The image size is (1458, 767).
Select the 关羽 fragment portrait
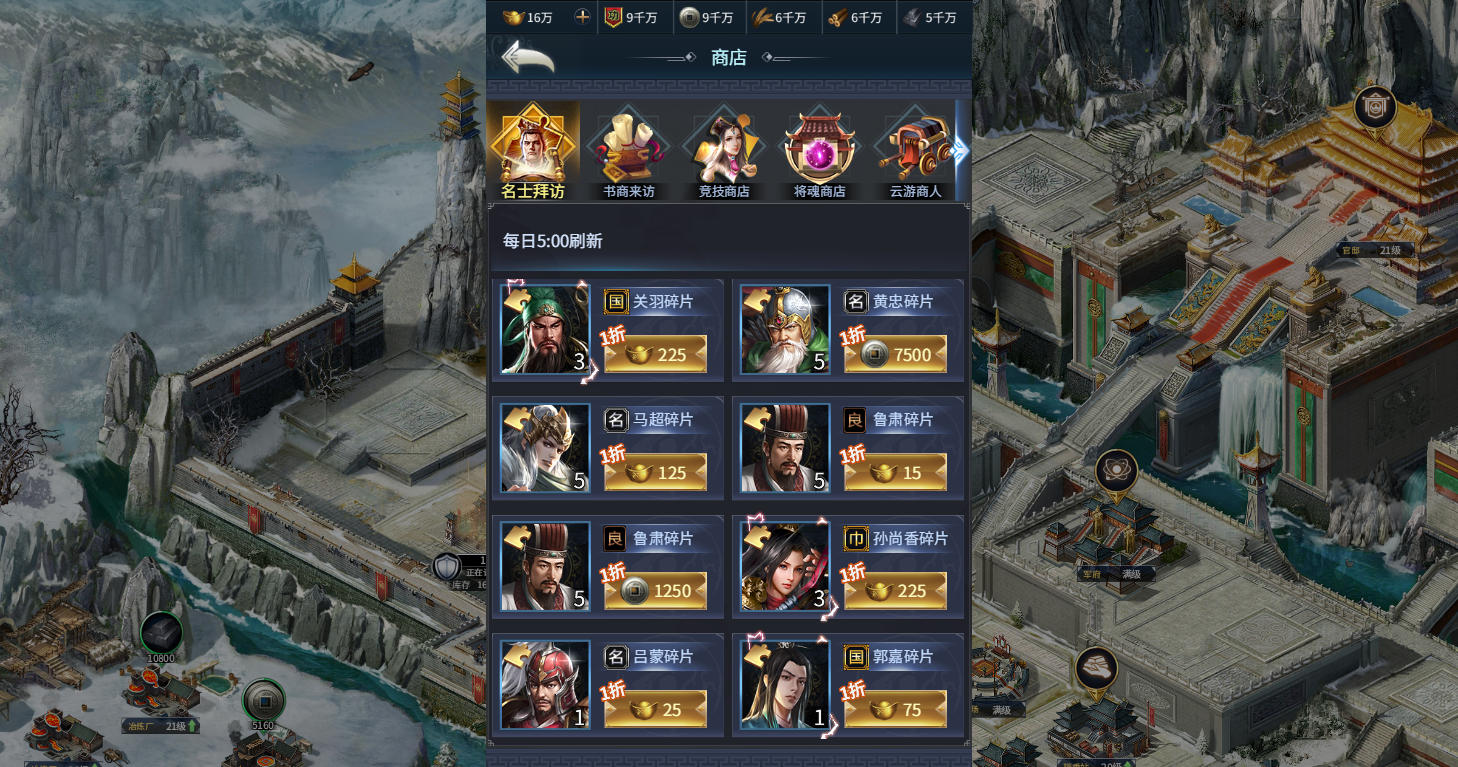pyautogui.click(x=545, y=330)
